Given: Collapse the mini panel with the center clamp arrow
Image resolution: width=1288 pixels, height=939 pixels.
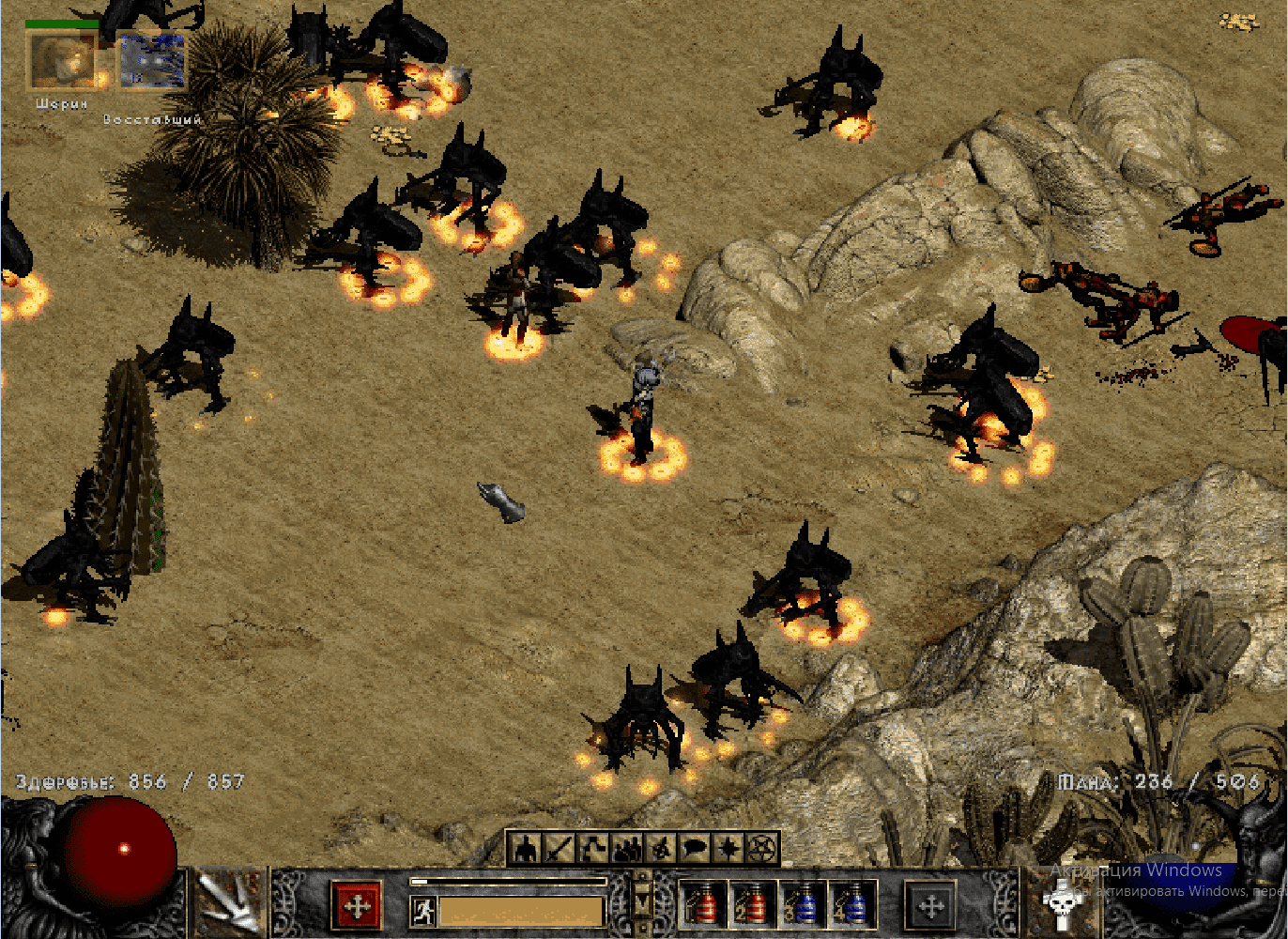Looking at the screenshot, I should click(643, 901).
